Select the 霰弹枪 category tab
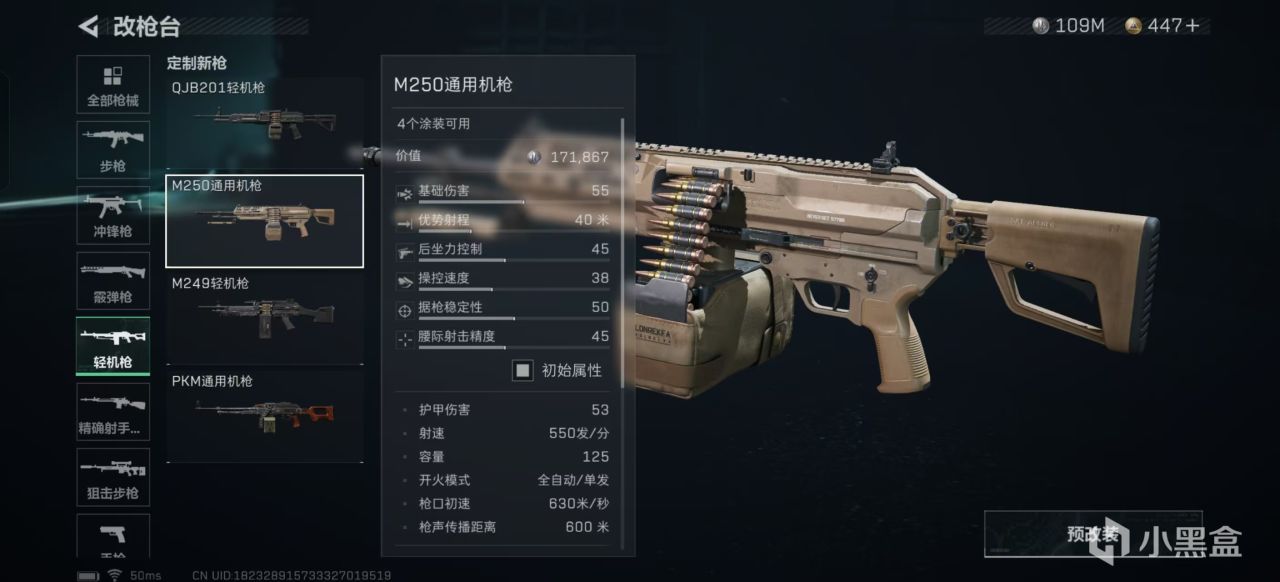Image resolution: width=1280 pixels, height=582 pixels. point(113,282)
